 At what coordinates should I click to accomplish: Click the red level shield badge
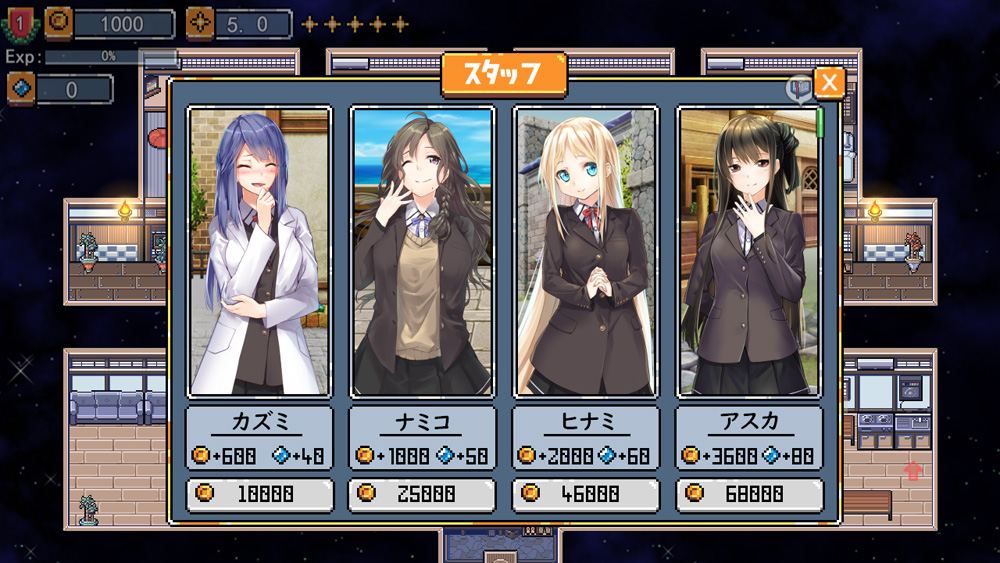[21, 22]
